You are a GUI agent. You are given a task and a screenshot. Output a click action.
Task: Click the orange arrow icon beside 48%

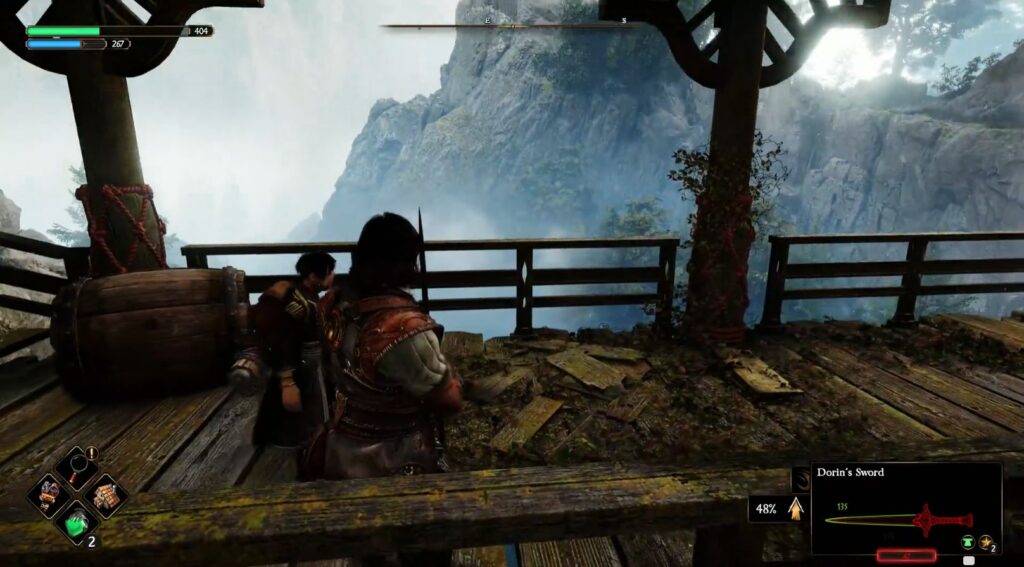795,509
